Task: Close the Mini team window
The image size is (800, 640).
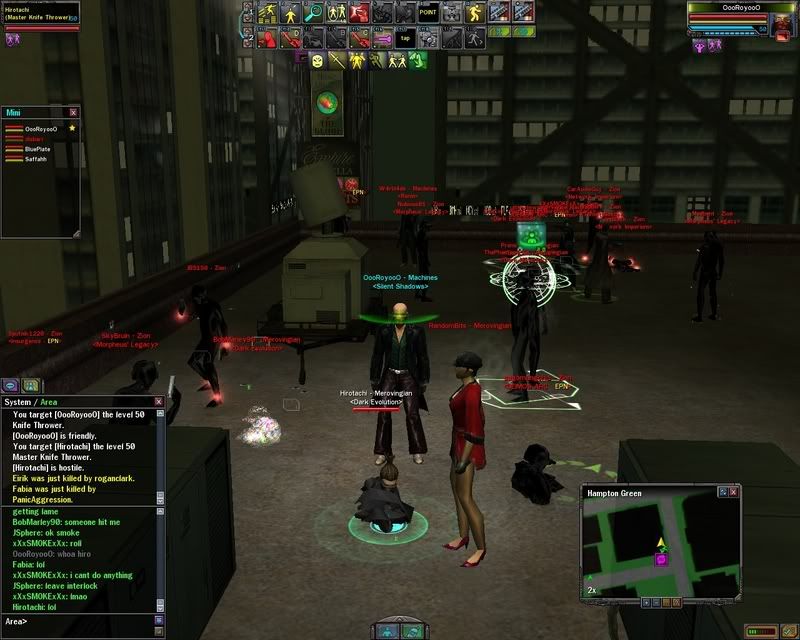Action: pyautogui.click(x=73, y=113)
